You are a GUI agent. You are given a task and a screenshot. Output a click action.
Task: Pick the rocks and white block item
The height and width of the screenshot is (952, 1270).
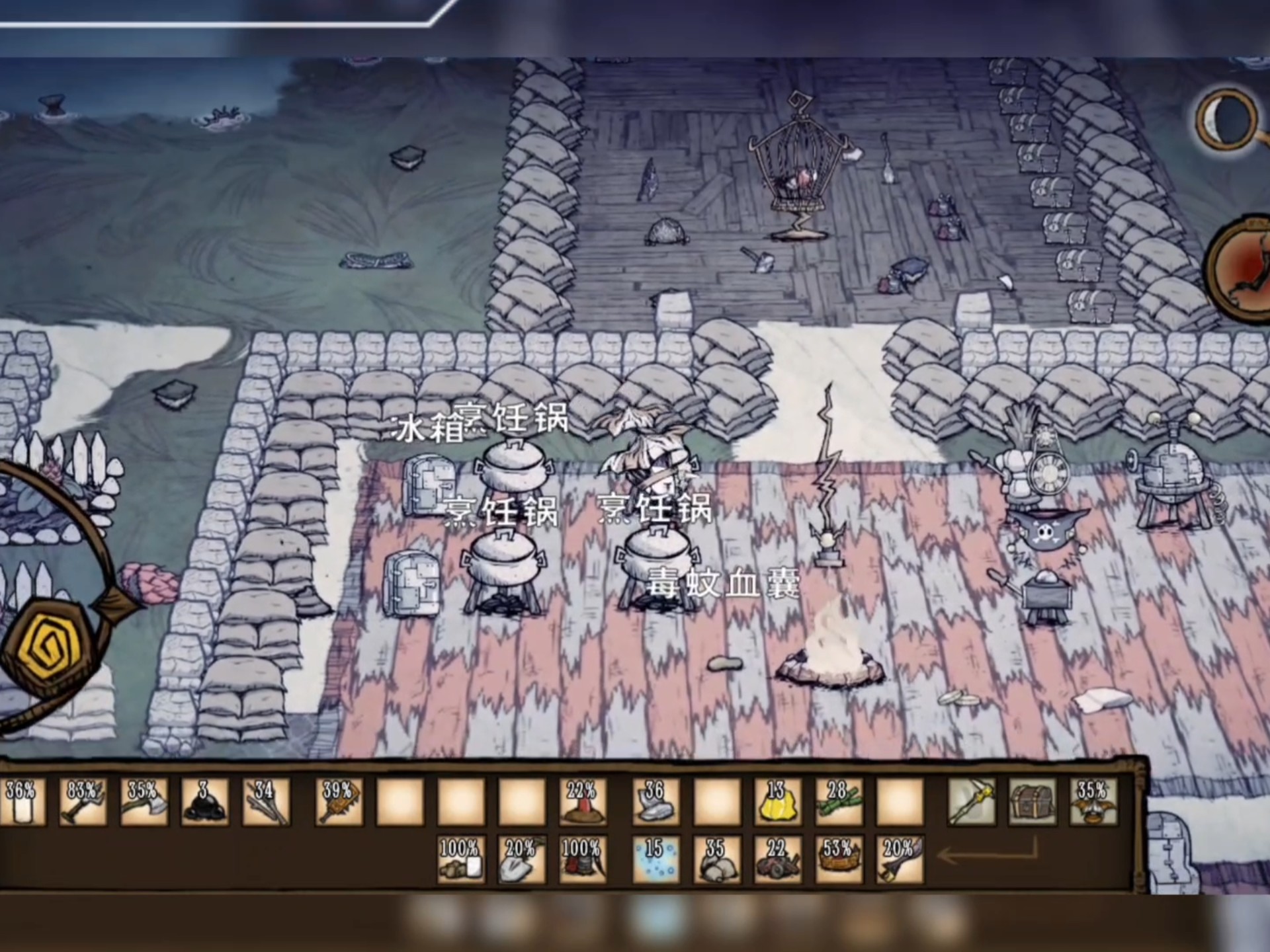pyautogui.click(x=461, y=859)
